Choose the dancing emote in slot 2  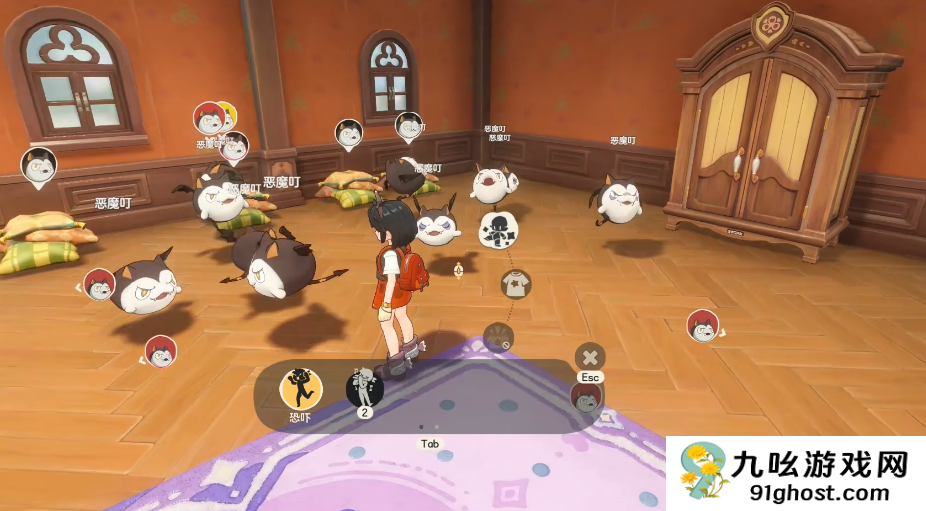(x=365, y=388)
